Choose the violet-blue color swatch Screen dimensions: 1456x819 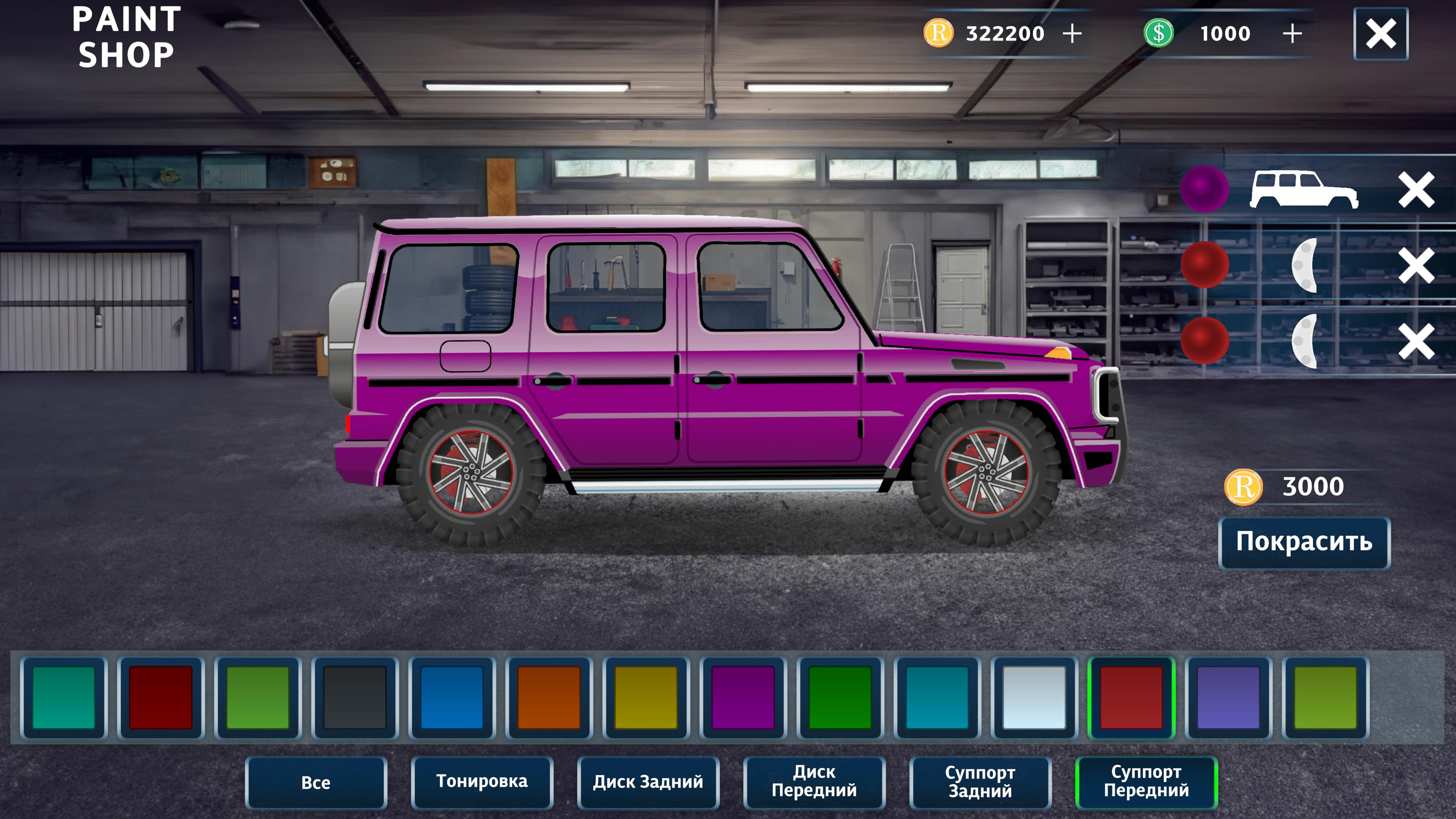[1228, 698]
